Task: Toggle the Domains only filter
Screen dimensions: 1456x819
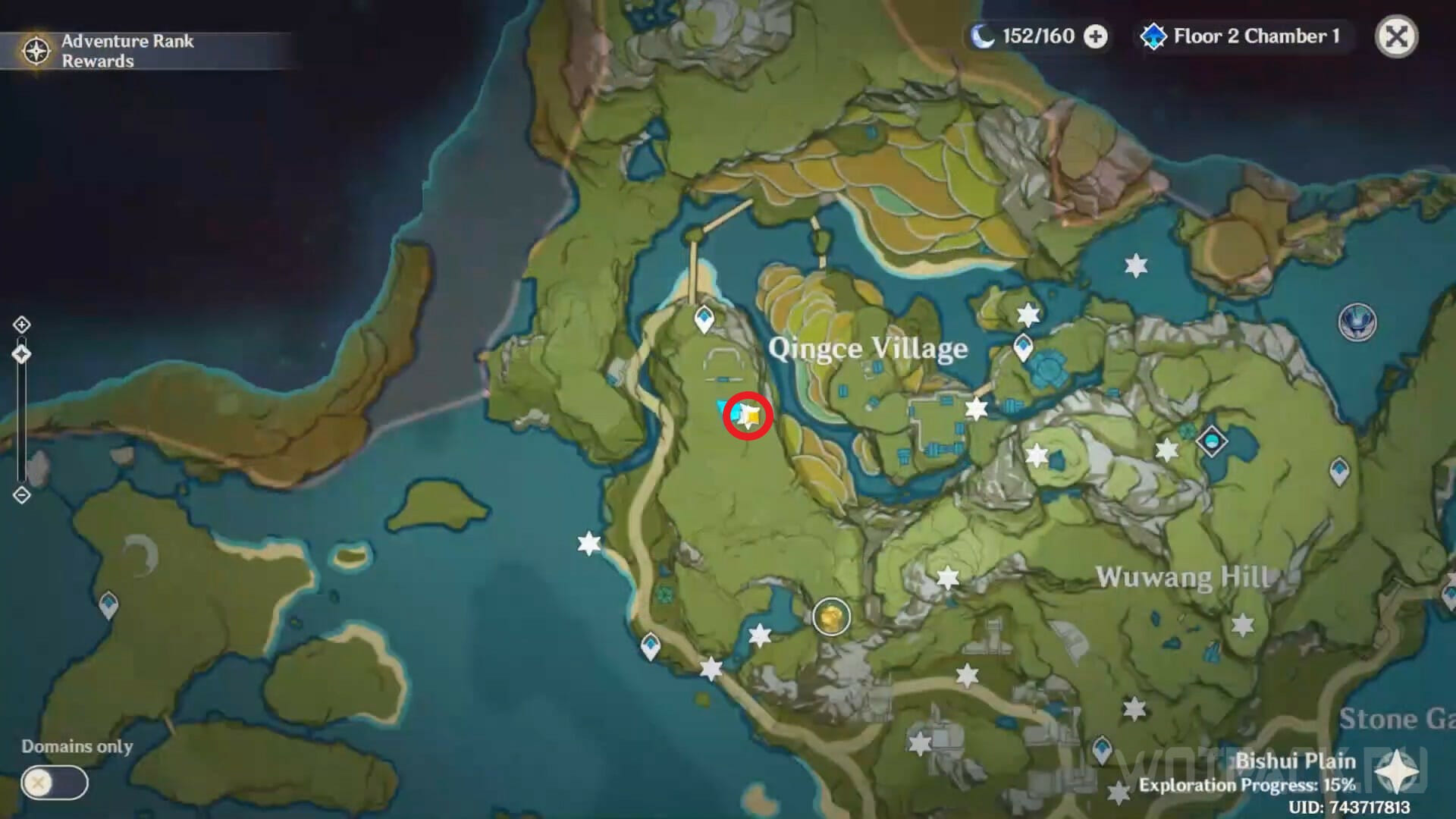Action: (x=55, y=783)
